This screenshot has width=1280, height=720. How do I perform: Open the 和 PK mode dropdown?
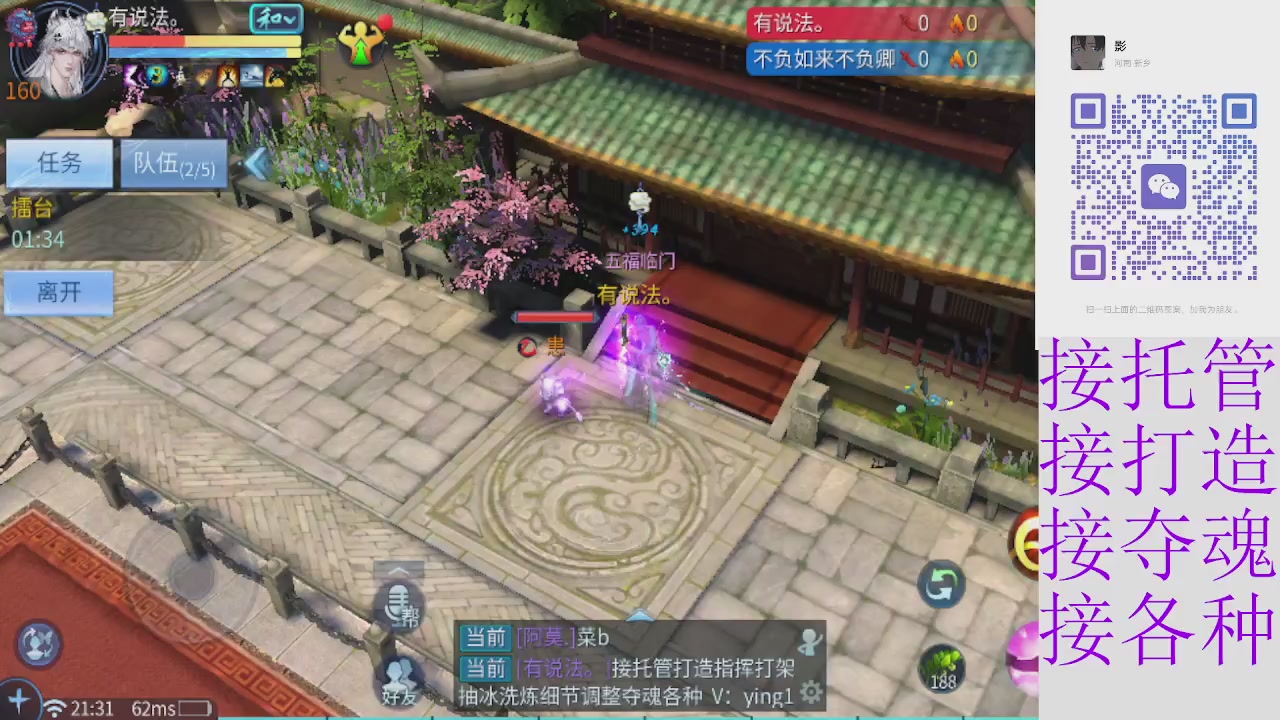tap(275, 19)
